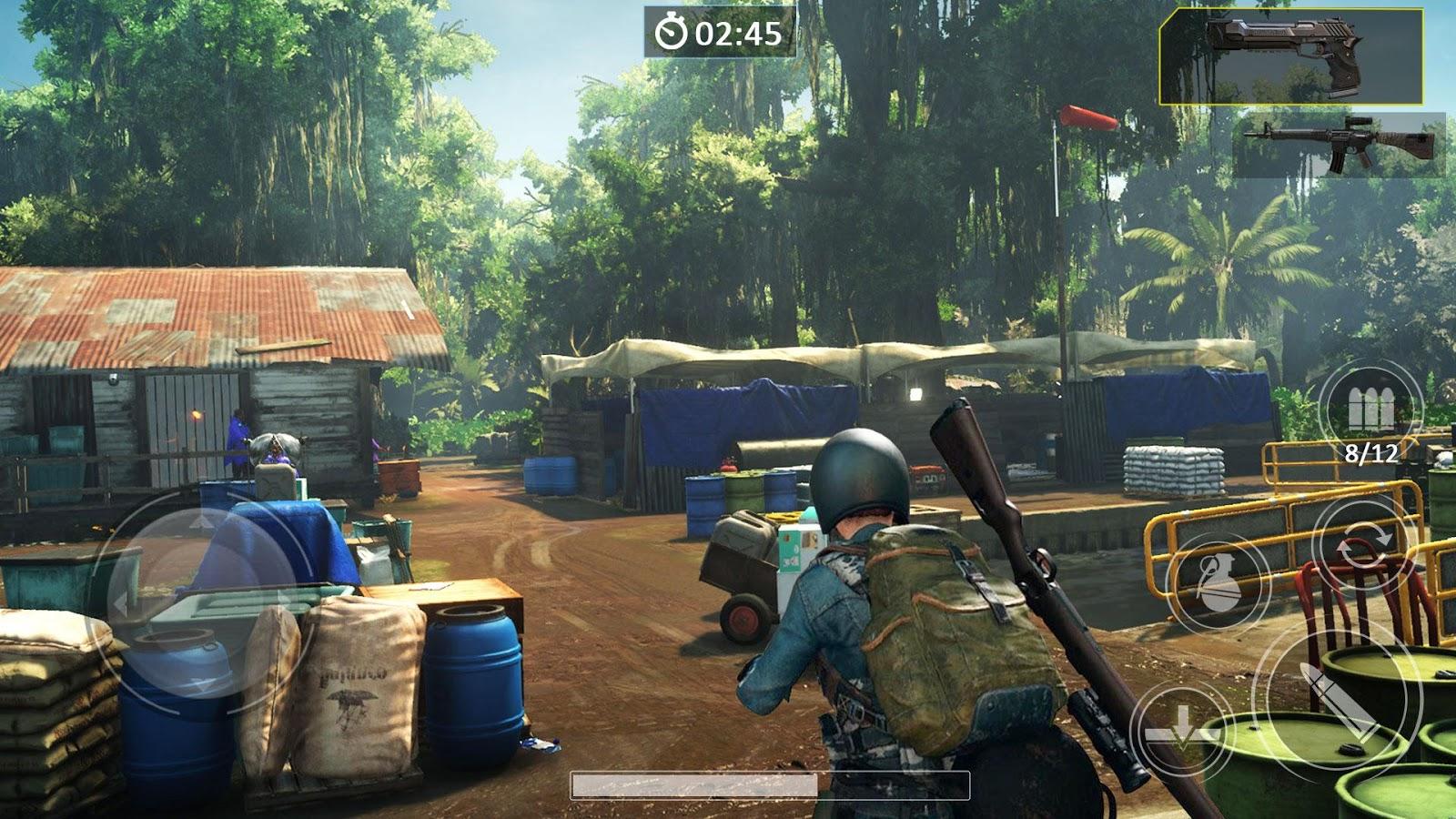Select the pistol weapon slot
Screen dimensions: 1456x819
1291,56
